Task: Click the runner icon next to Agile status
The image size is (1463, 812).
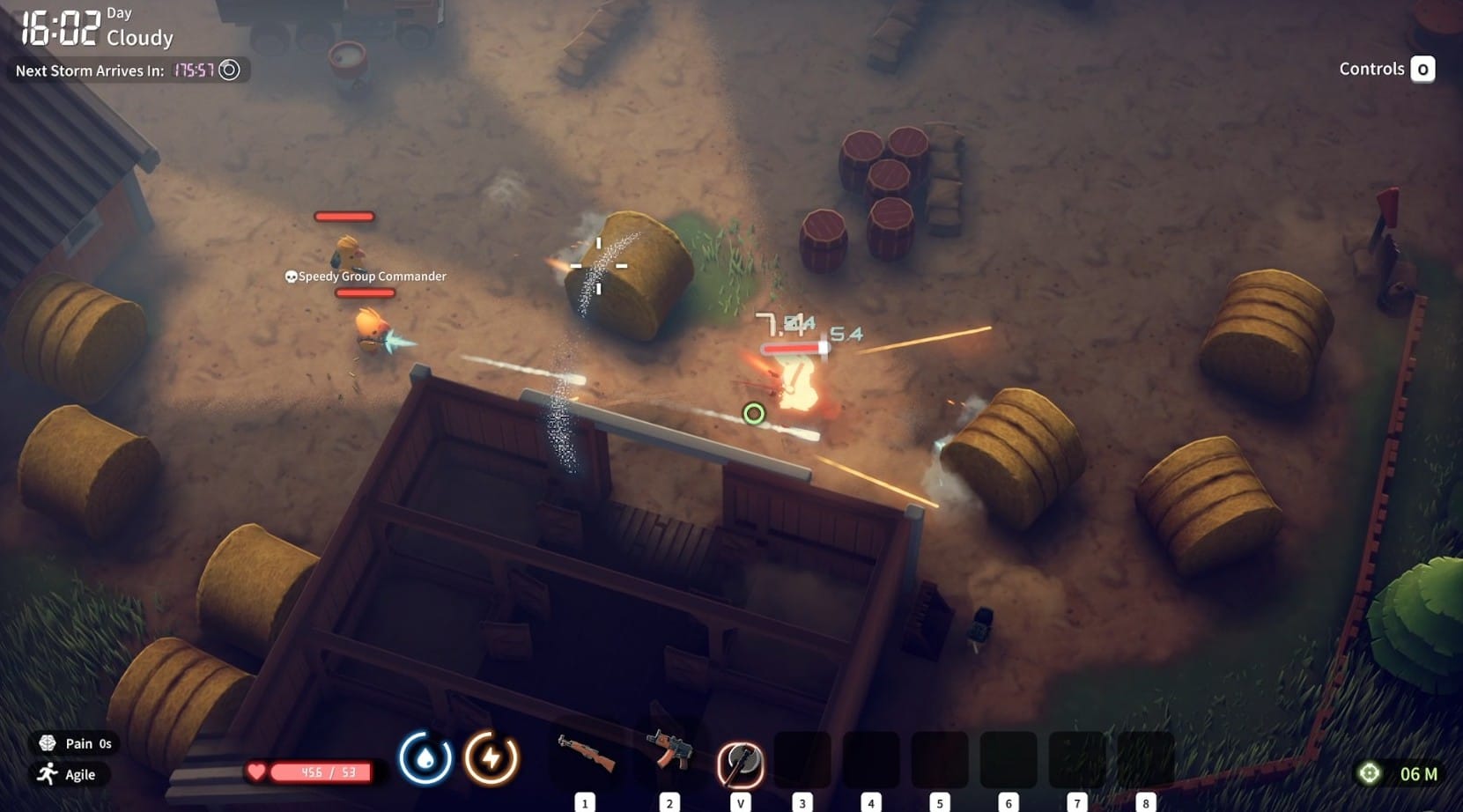Action: tap(44, 775)
